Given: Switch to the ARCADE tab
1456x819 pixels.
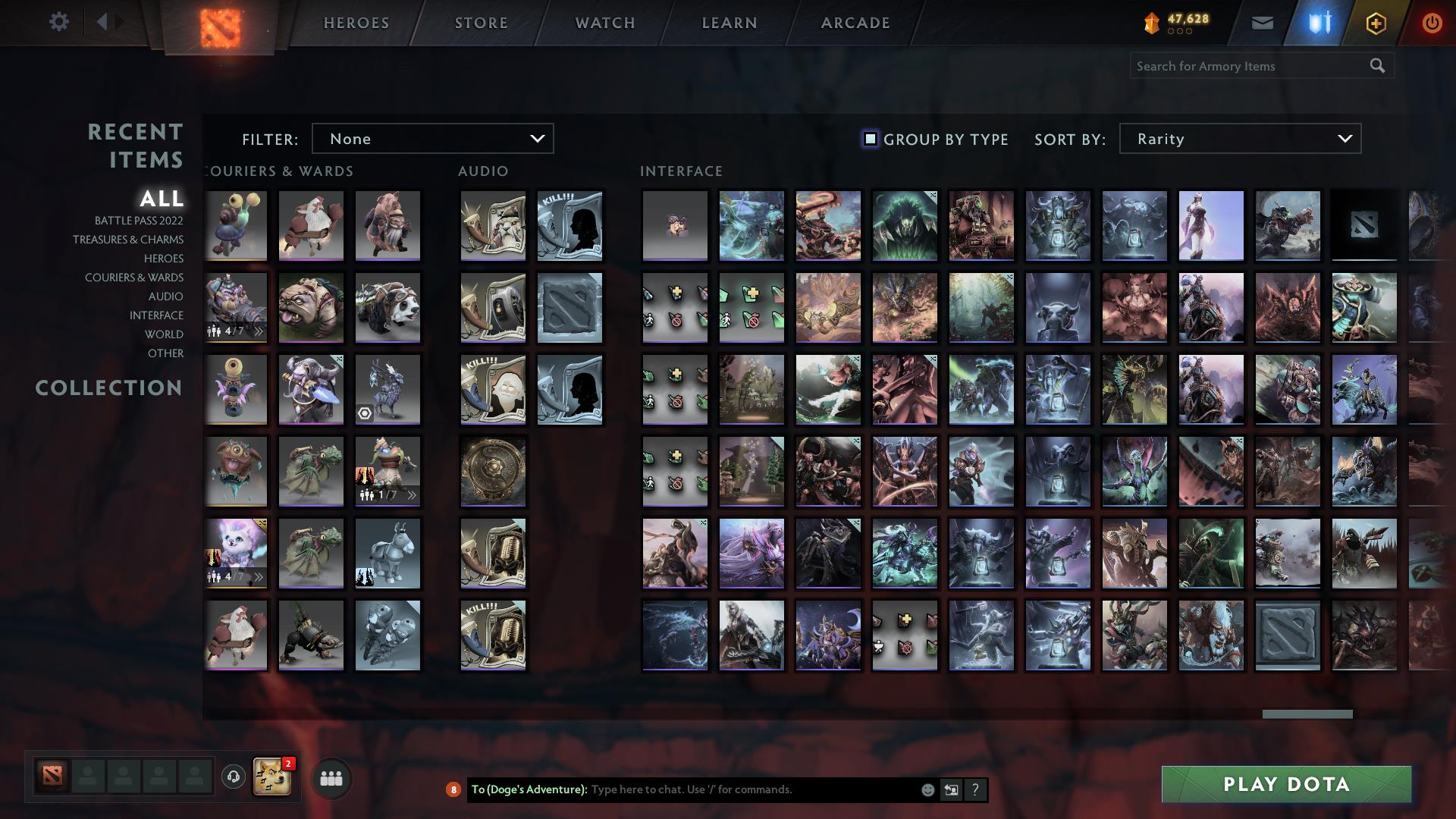Looking at the screenshot, I should (854, 22).
